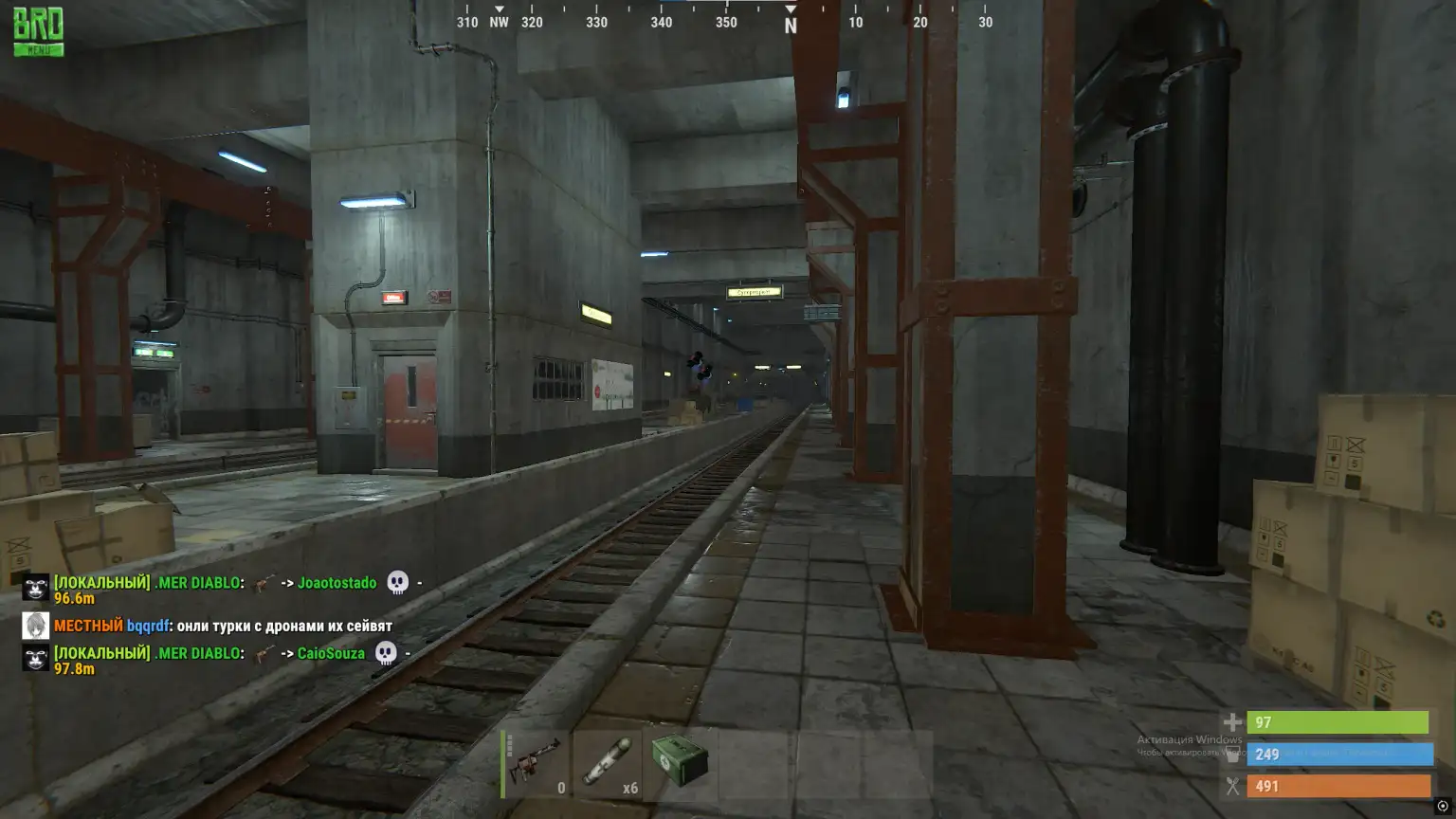Viewport: 1456px width, 819px height.
Task: Click the hydration cup icon beside 249
Action: (1231, 754)
